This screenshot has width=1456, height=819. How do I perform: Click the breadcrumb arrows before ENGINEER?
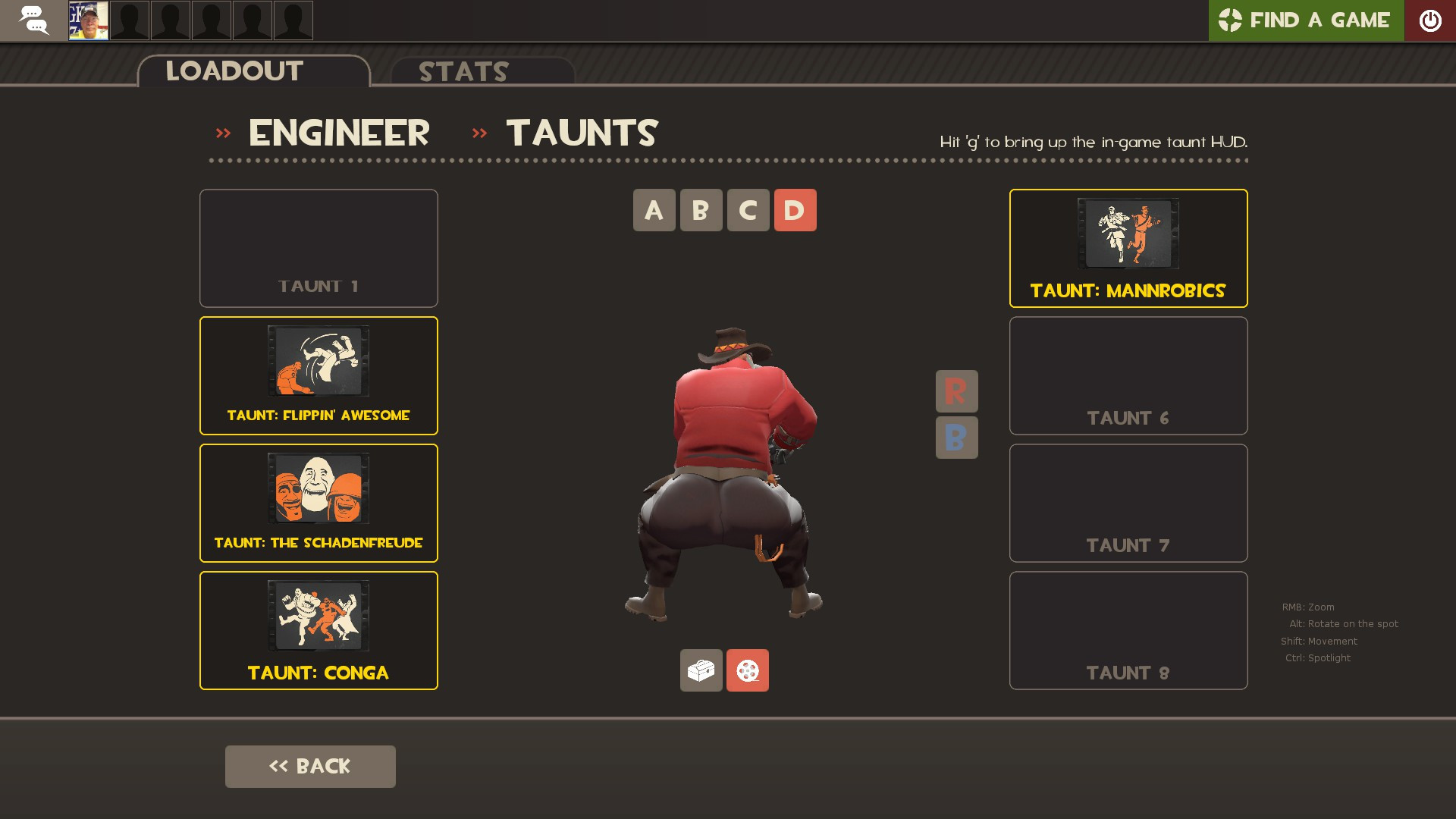[x=224, y=133]
